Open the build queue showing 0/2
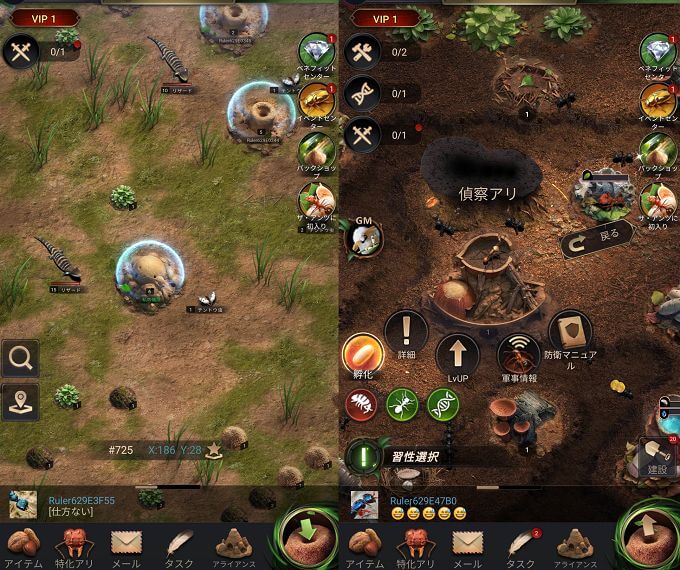Image resolution: width=680 pixels, height=570 pixels. [x=361, y=51]
